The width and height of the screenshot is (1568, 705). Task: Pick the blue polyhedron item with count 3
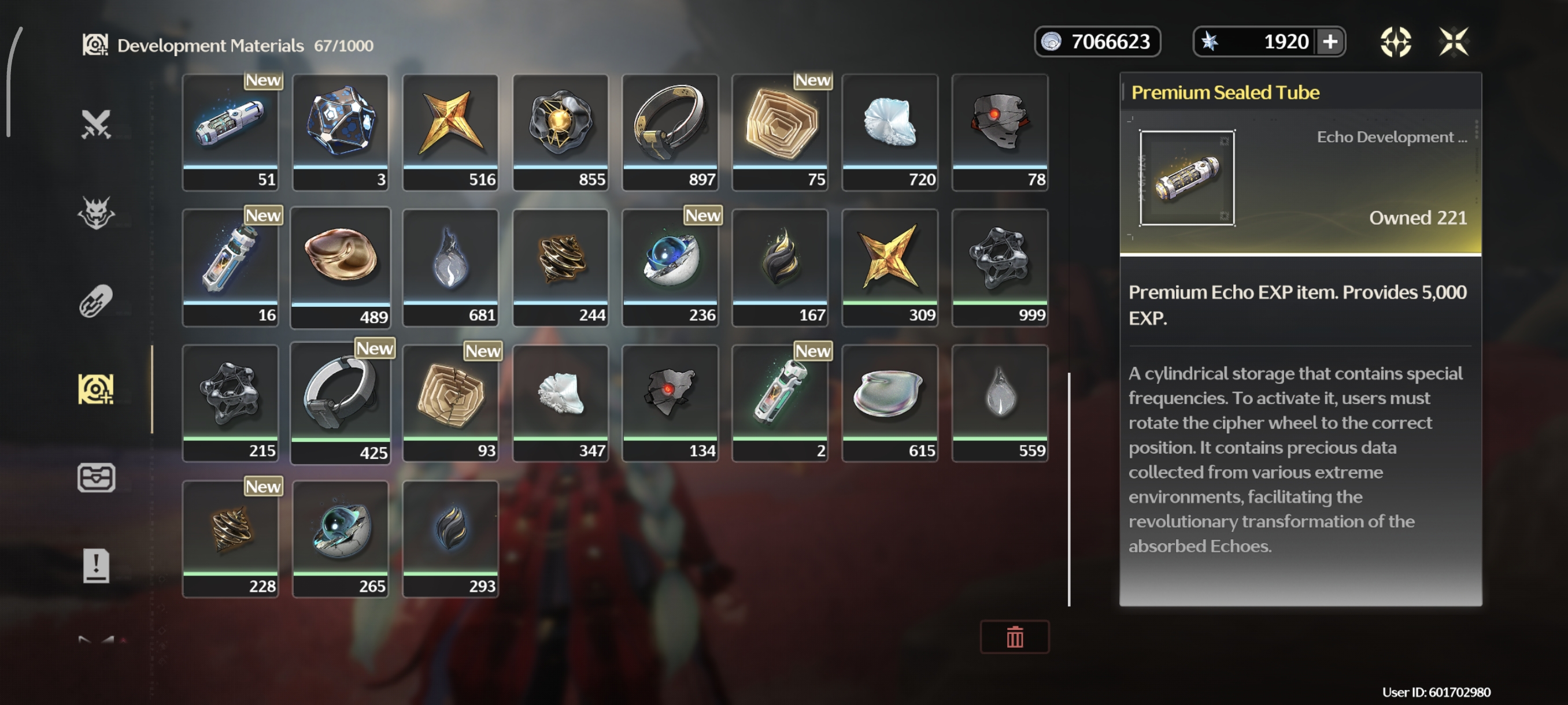[x=341, y=132]
